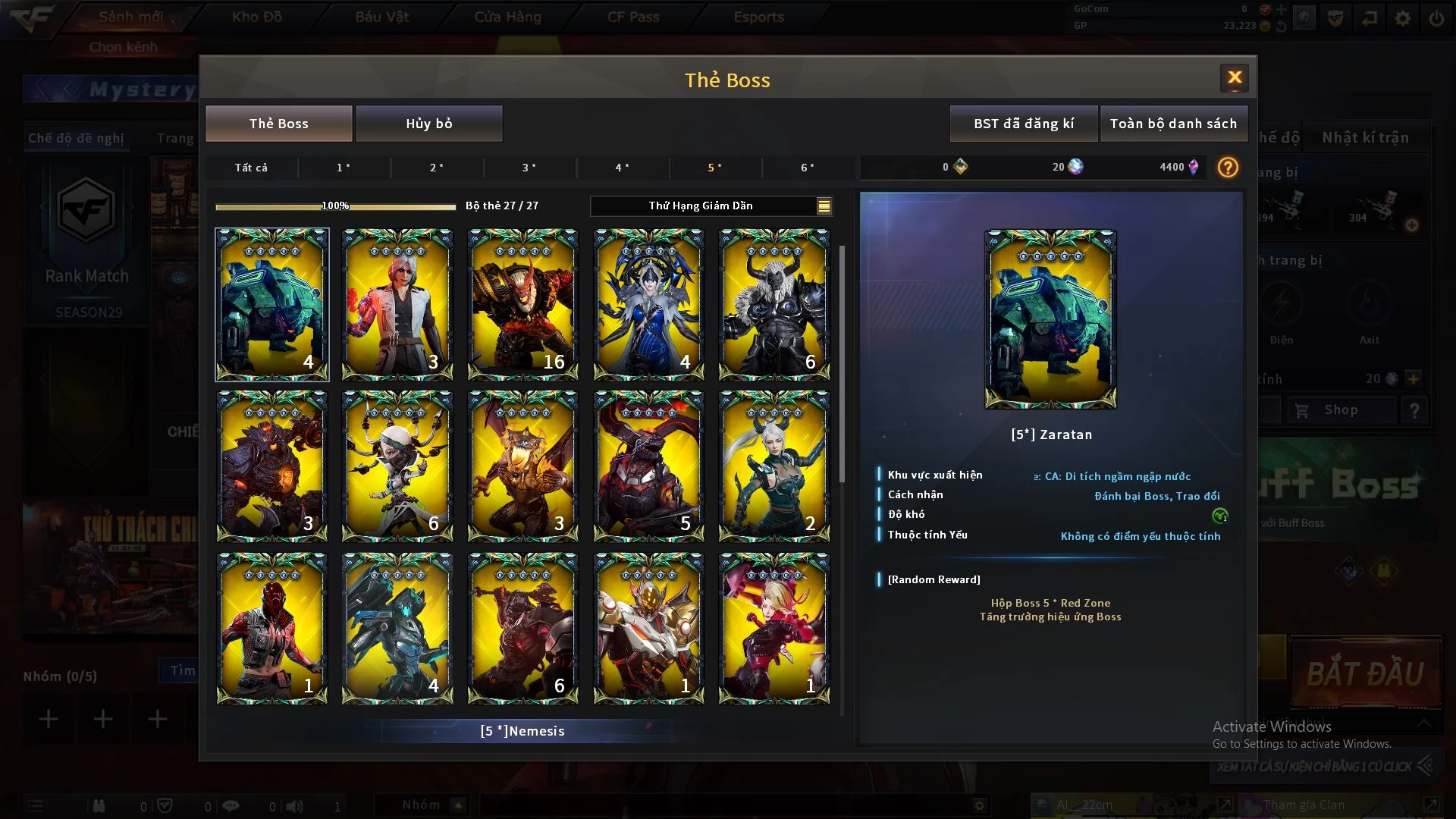Show Toàn bộ danh sách

click(1173, 124)
